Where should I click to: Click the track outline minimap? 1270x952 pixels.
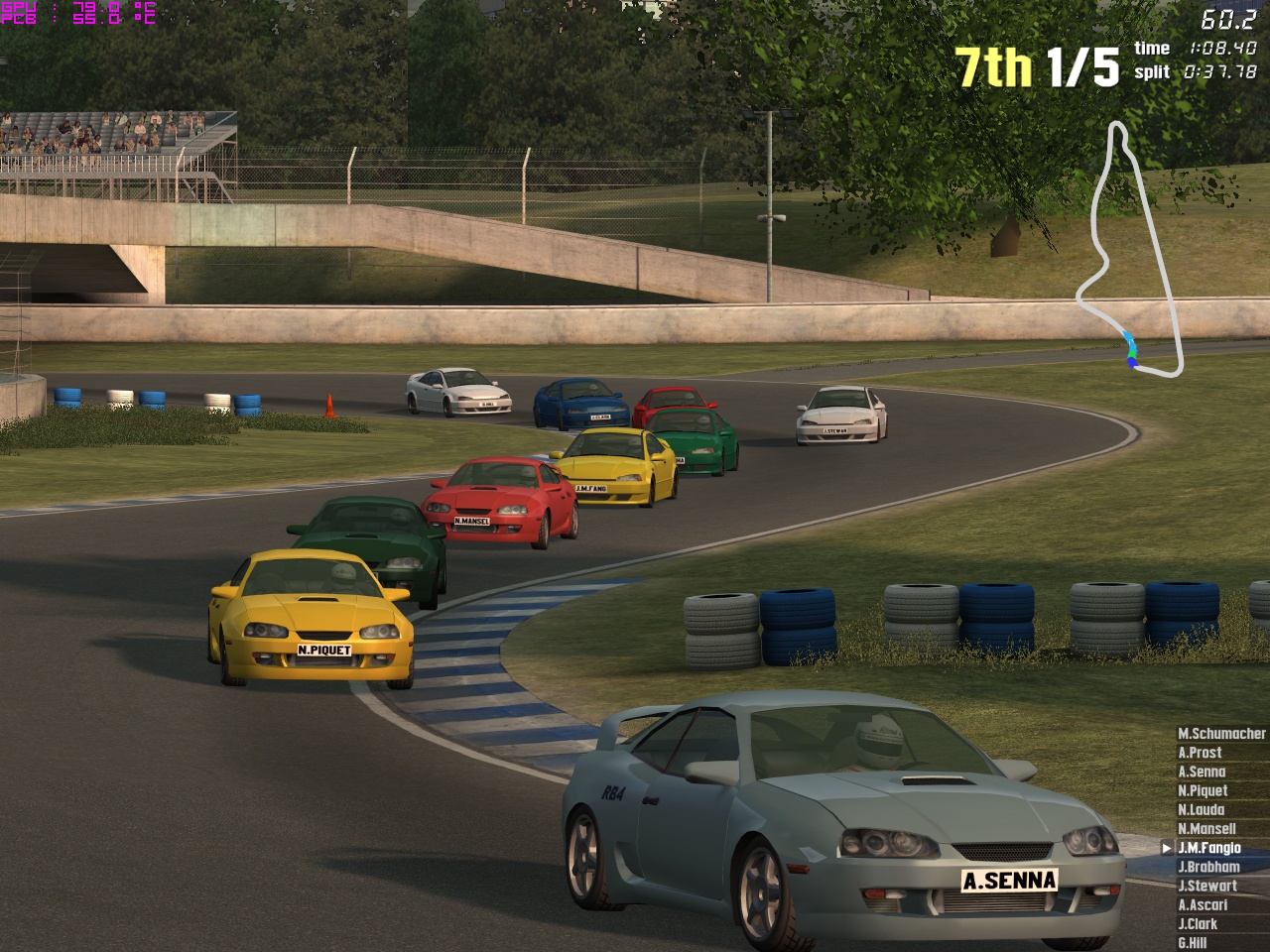1131,248
